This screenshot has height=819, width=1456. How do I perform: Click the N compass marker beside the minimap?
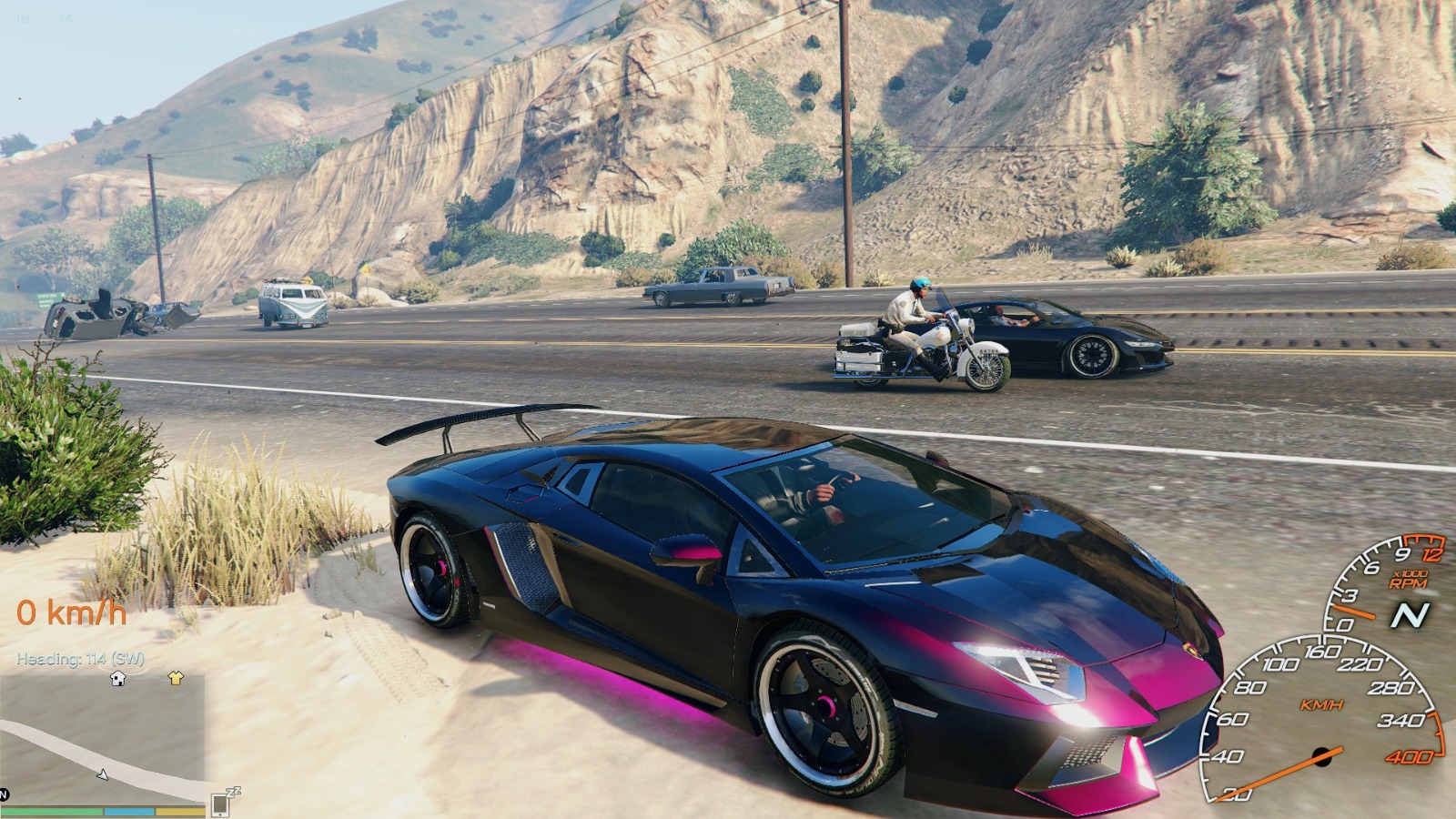4,794
